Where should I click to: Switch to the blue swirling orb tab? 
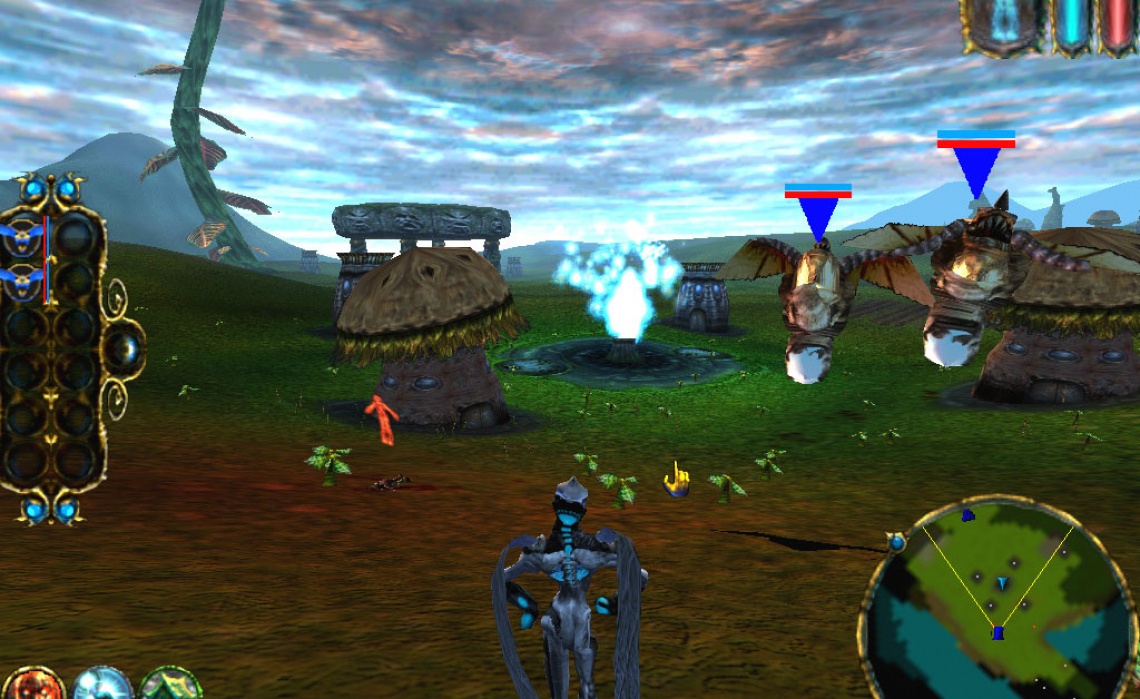click(101, 686)
